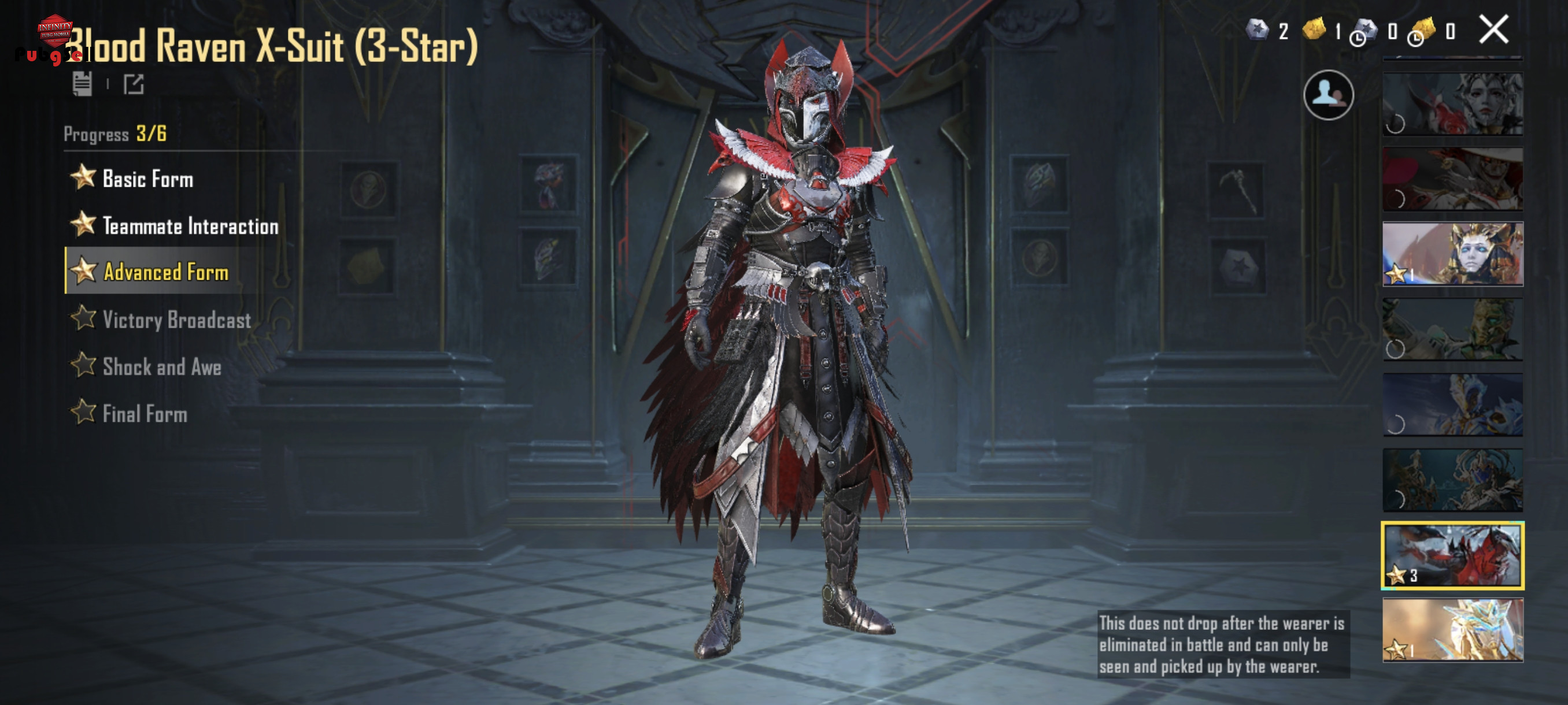This screenshot has width=1568, height=705.
Task: Click the share export icon
Action: click(134, 84)
